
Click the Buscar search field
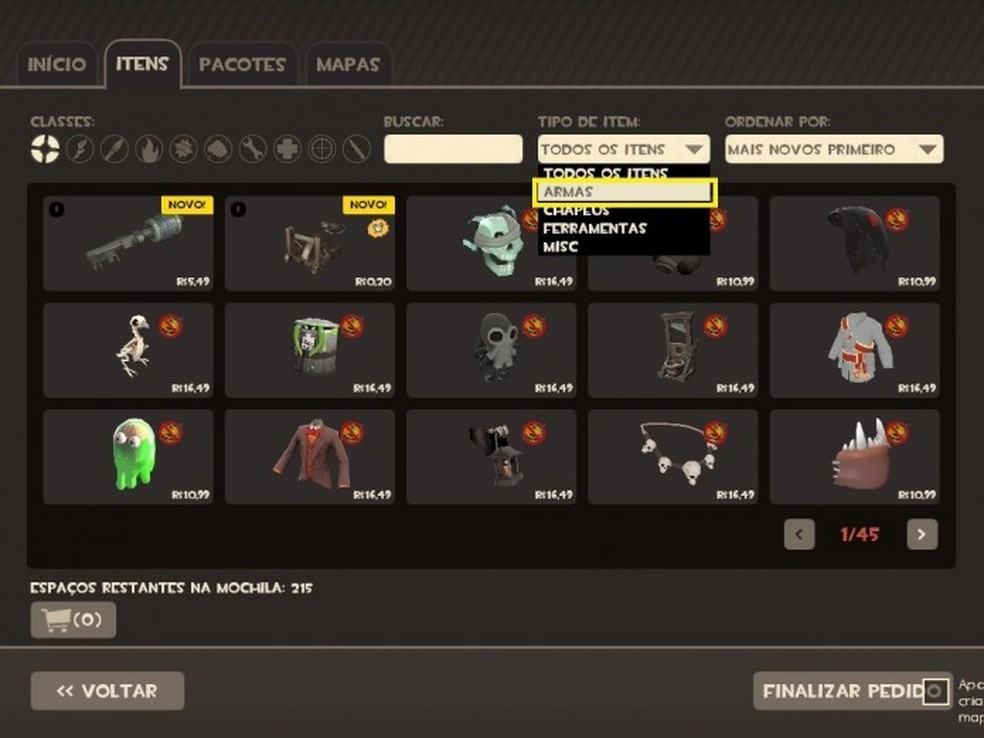453,150
